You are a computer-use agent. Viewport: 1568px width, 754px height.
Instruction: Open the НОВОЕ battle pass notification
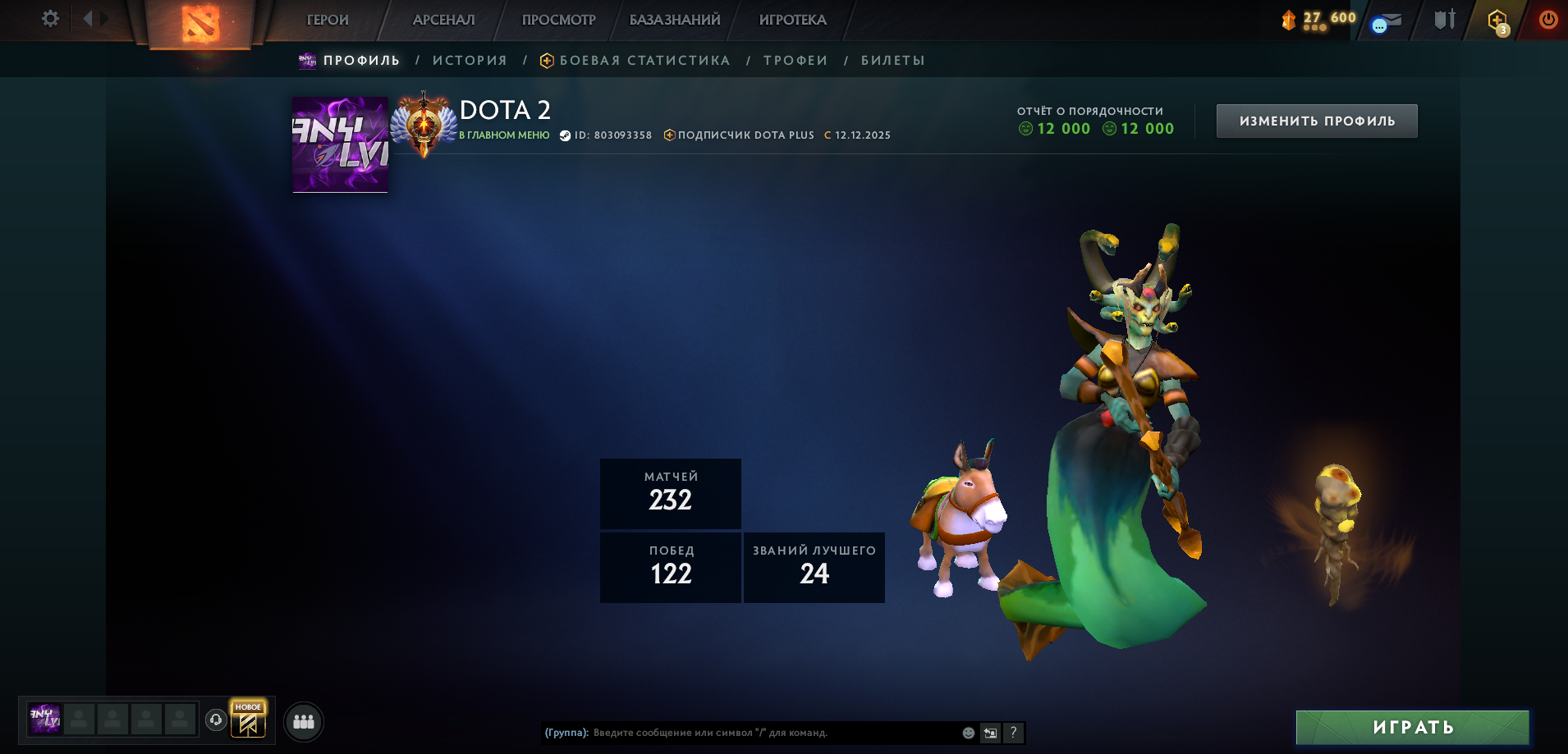coord(249,720)
